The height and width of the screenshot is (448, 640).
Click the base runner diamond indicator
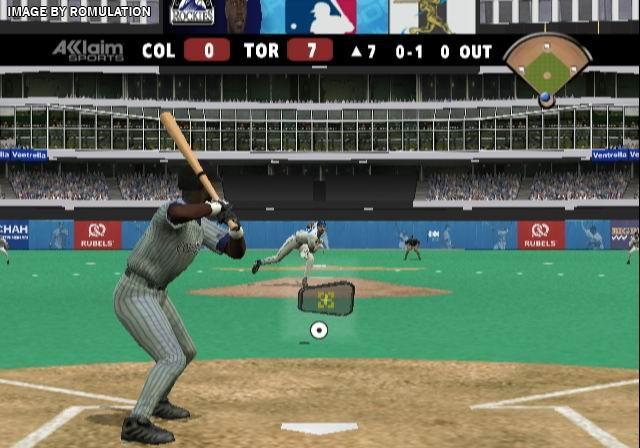(547, 68)
